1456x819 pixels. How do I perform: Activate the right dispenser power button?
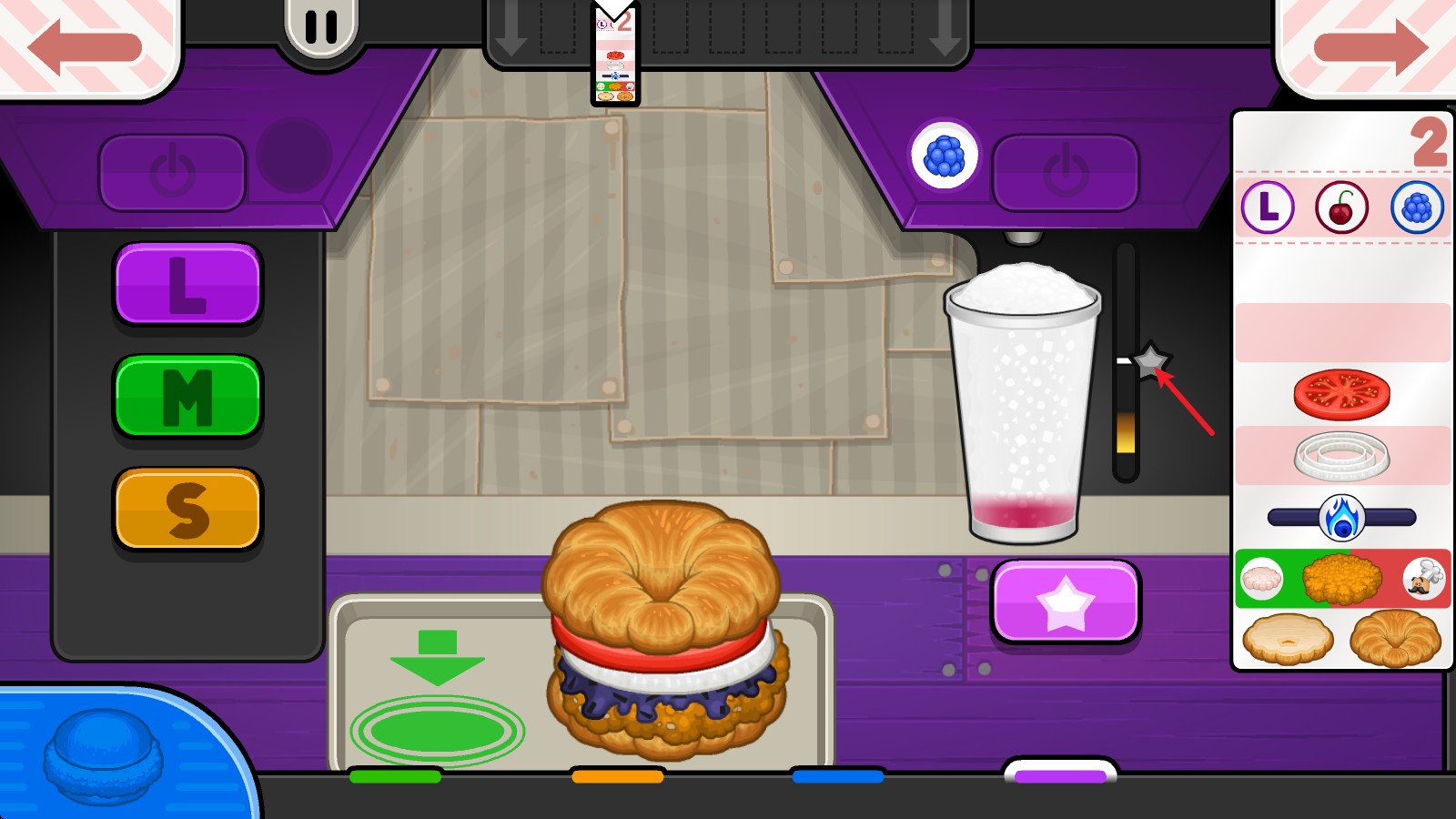pyautogui.click(x=1066, y=173)
